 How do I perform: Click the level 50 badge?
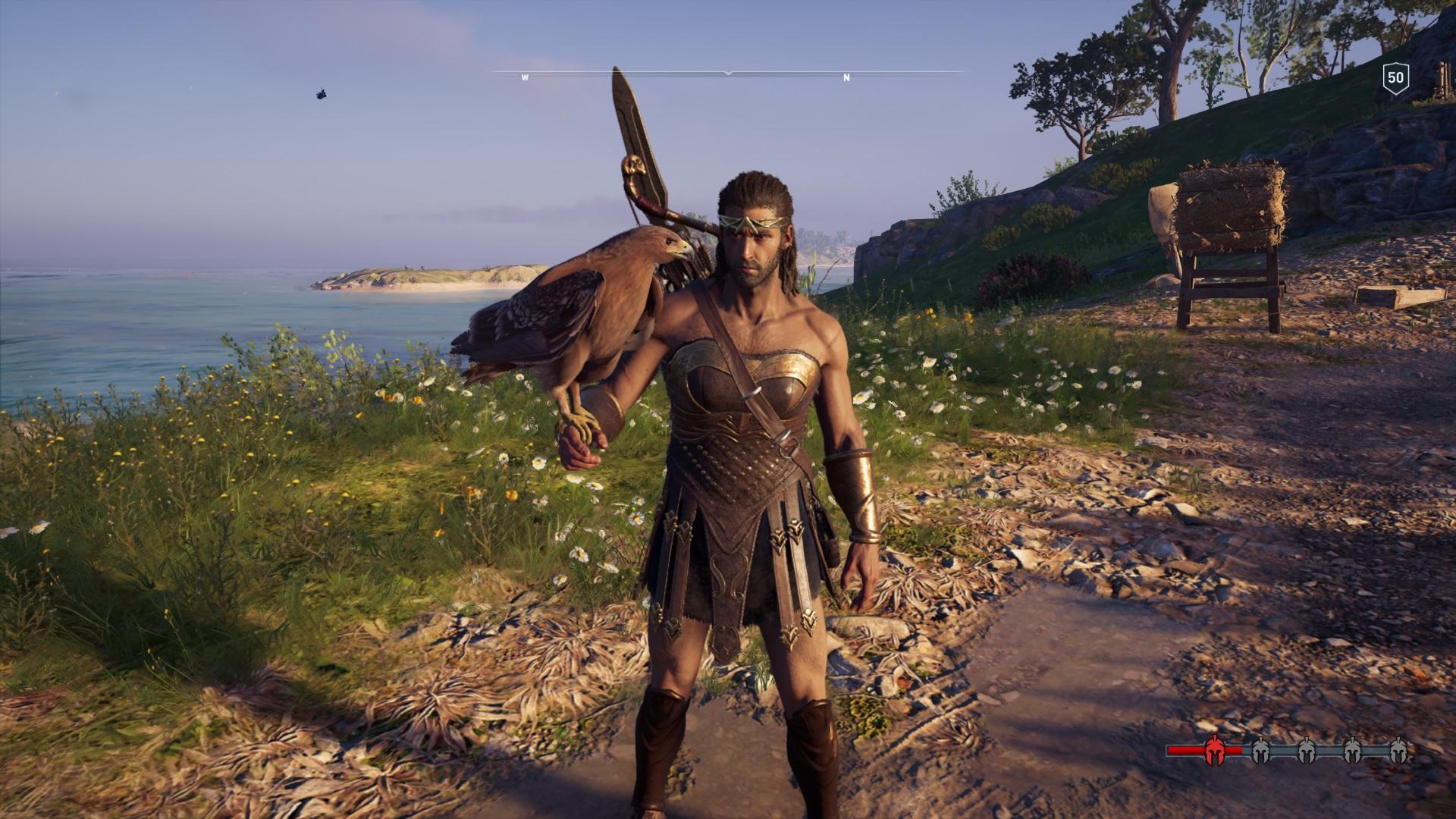pyautogui.click(x=1395, y=77)
